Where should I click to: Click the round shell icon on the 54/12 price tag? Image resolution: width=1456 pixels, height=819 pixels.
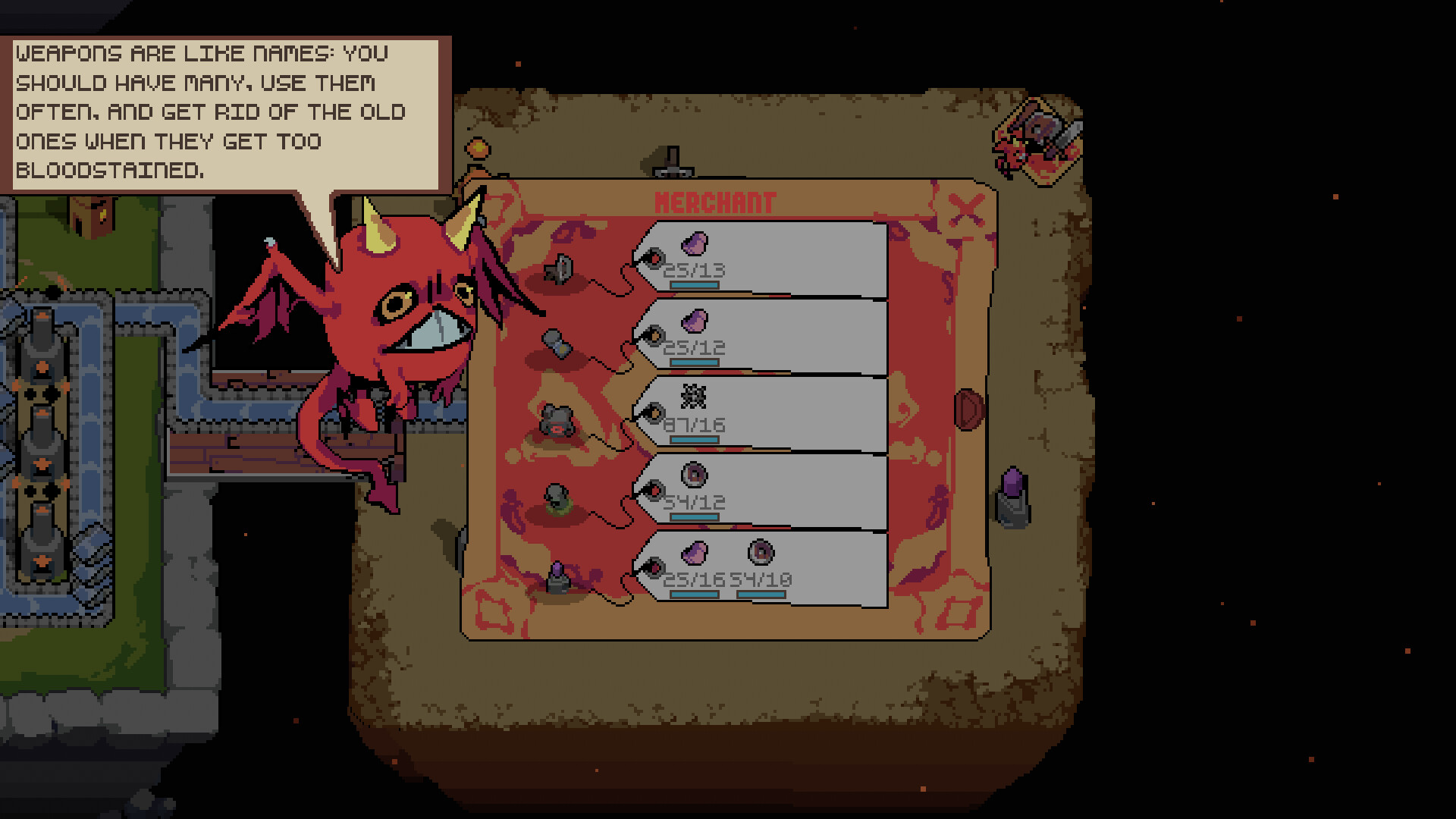coord(694,475)
